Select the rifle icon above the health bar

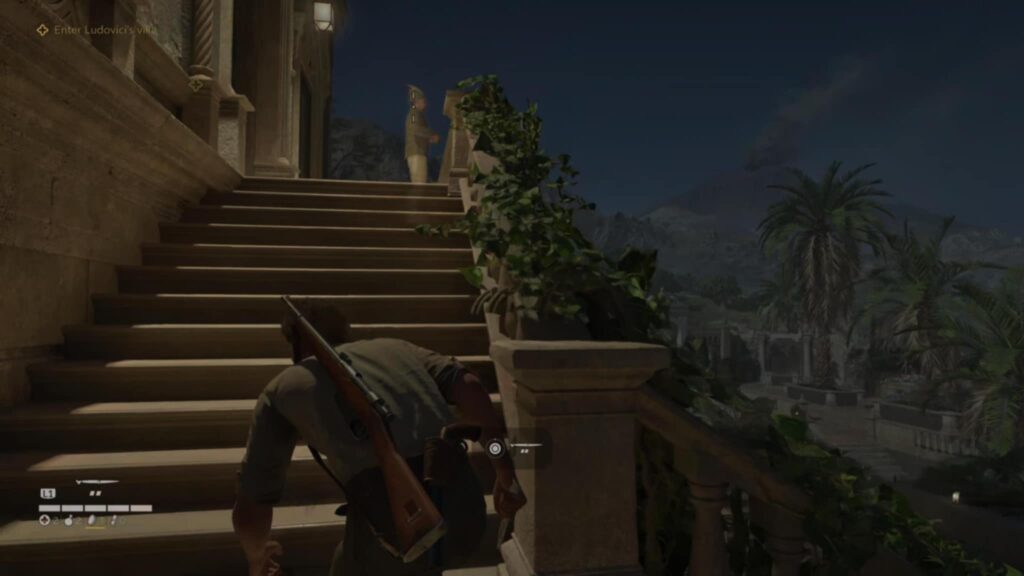coord(97,483)
